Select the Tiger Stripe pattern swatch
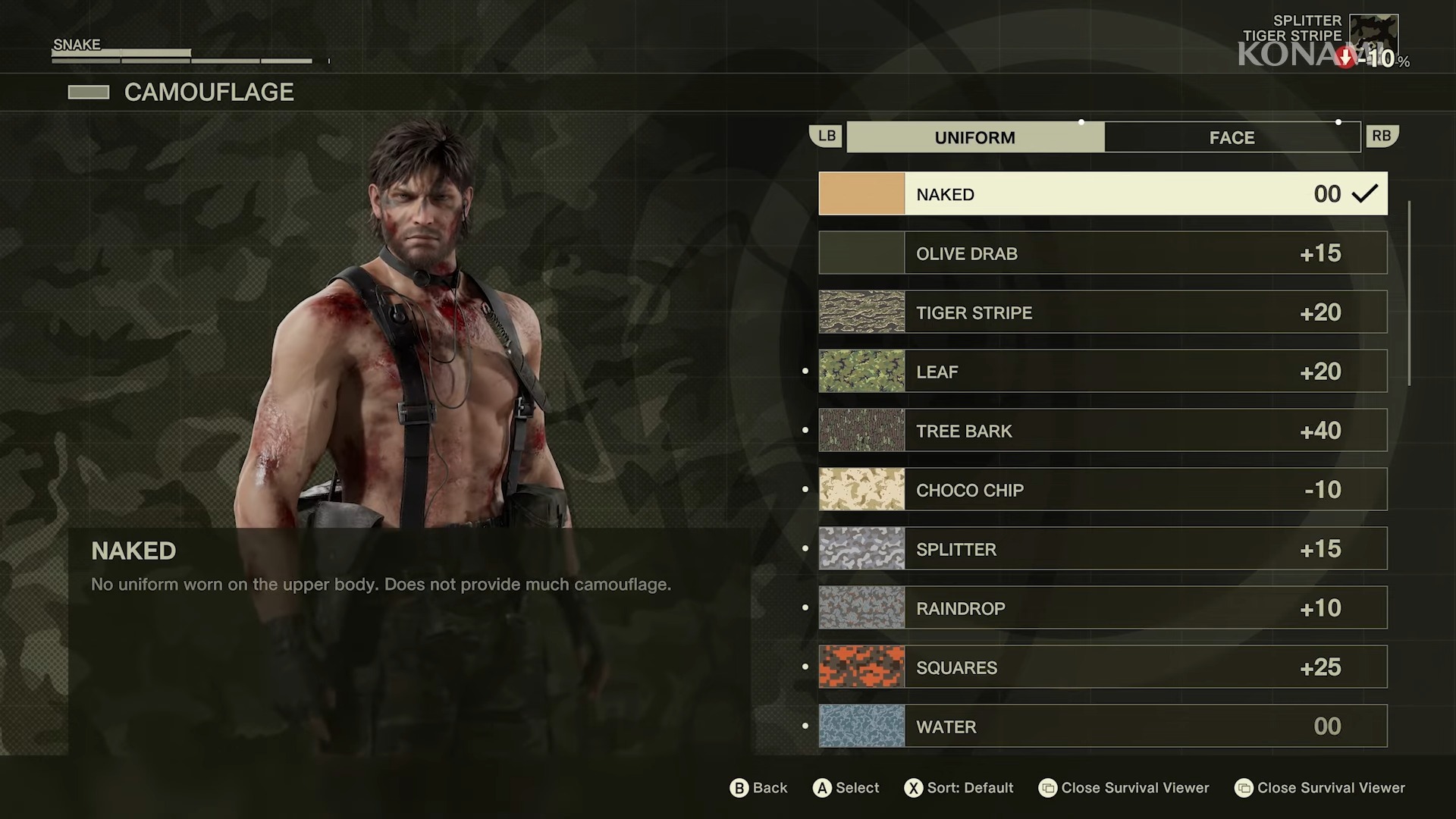1456x819 pixels. [x=861, y=312]
